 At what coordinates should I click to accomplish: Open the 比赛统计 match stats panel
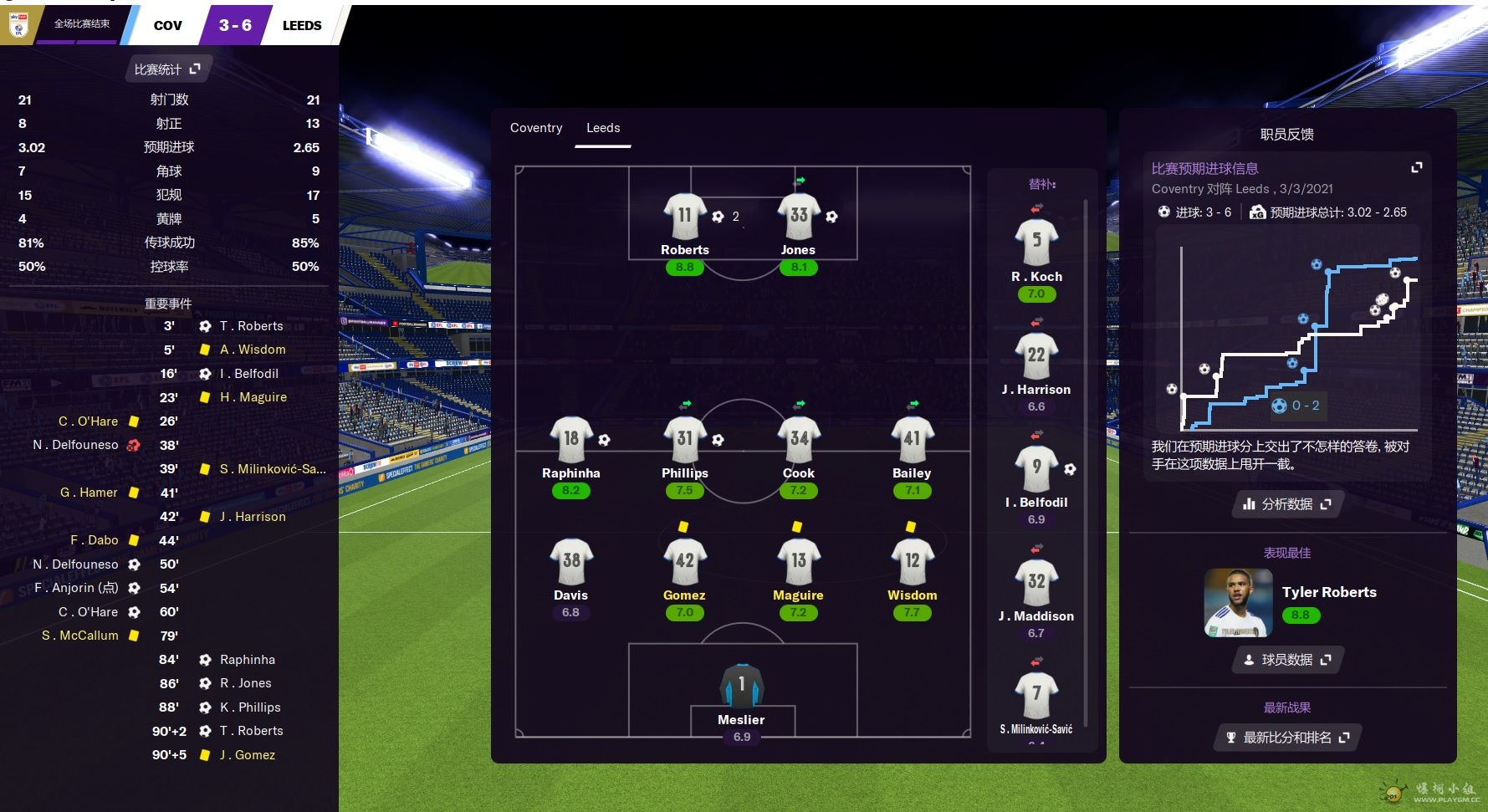167,69
